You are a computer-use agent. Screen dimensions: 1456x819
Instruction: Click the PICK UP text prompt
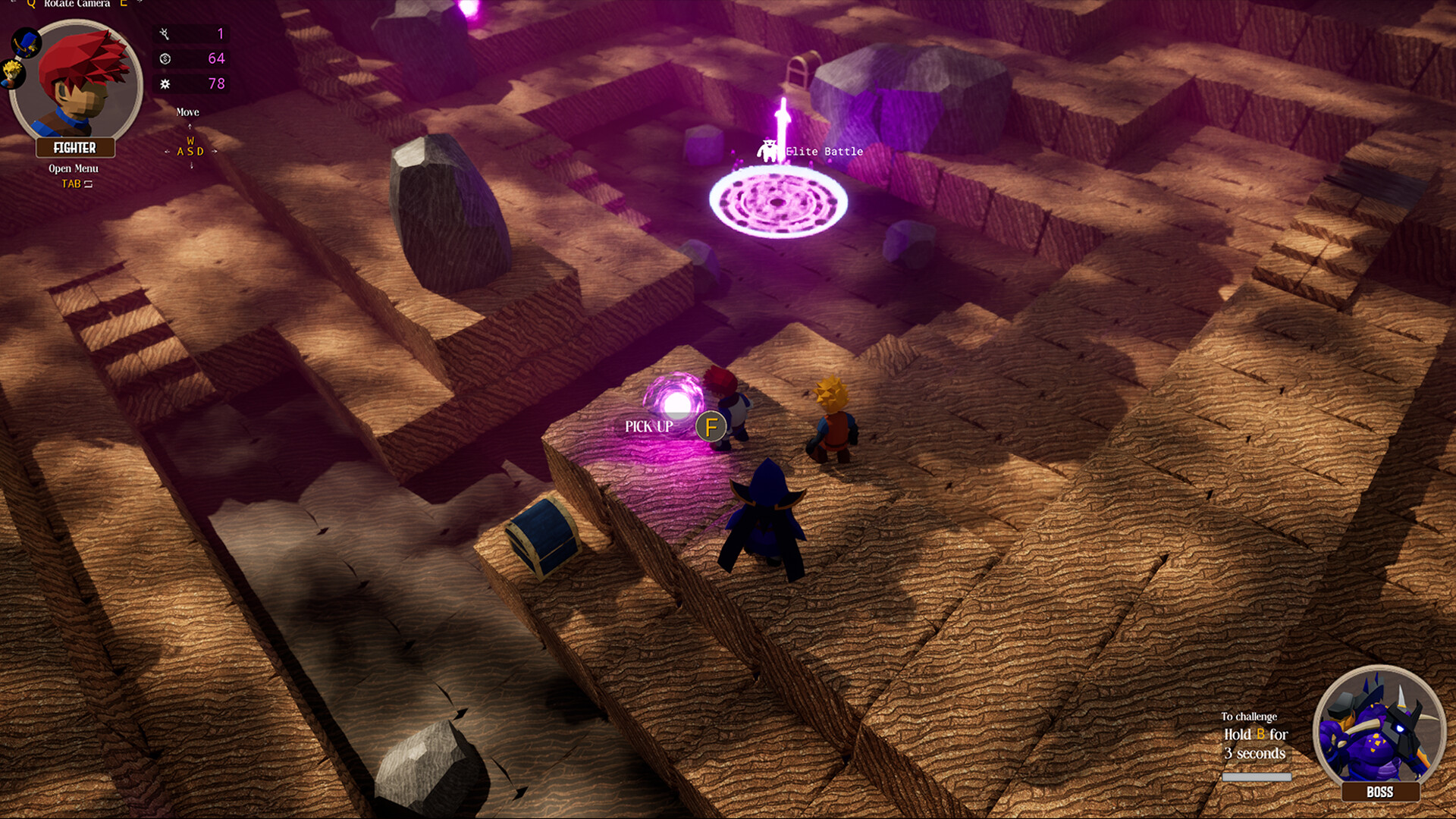pos(650,427)
